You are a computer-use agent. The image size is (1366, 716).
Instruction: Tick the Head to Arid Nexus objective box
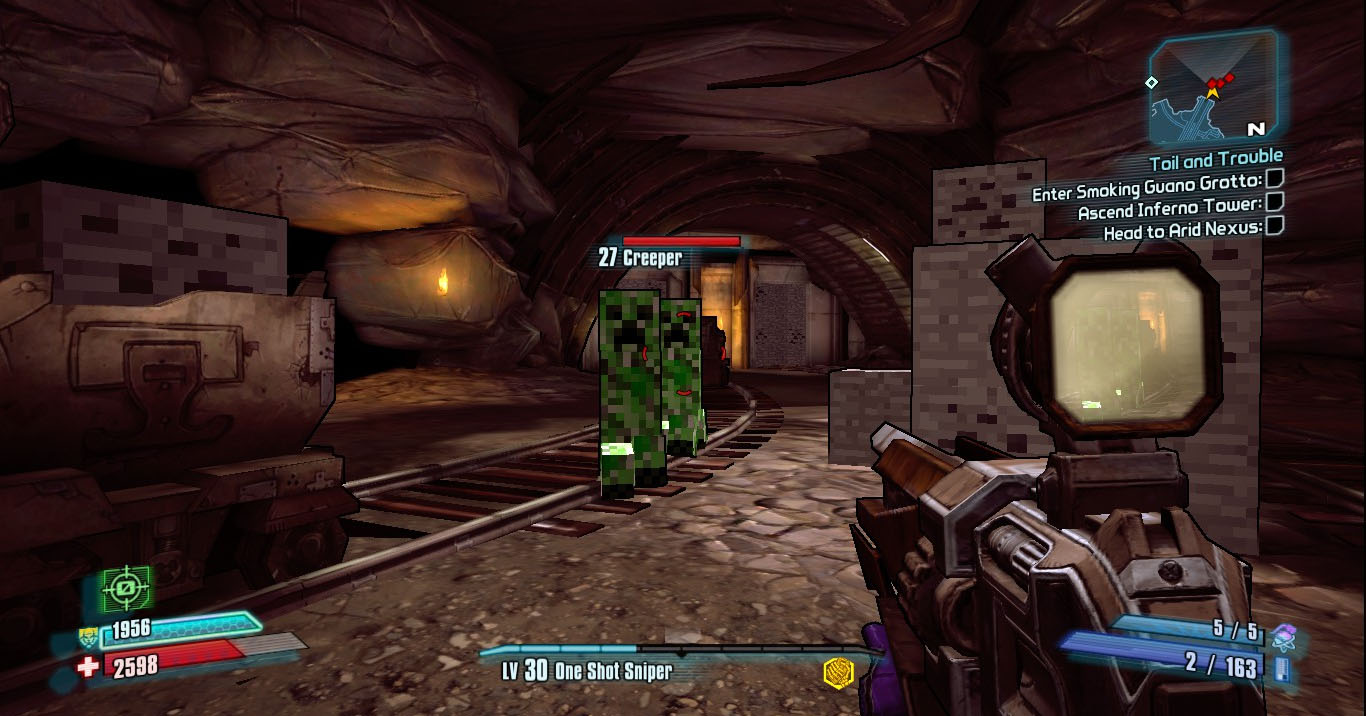[x=1274, y=226]
